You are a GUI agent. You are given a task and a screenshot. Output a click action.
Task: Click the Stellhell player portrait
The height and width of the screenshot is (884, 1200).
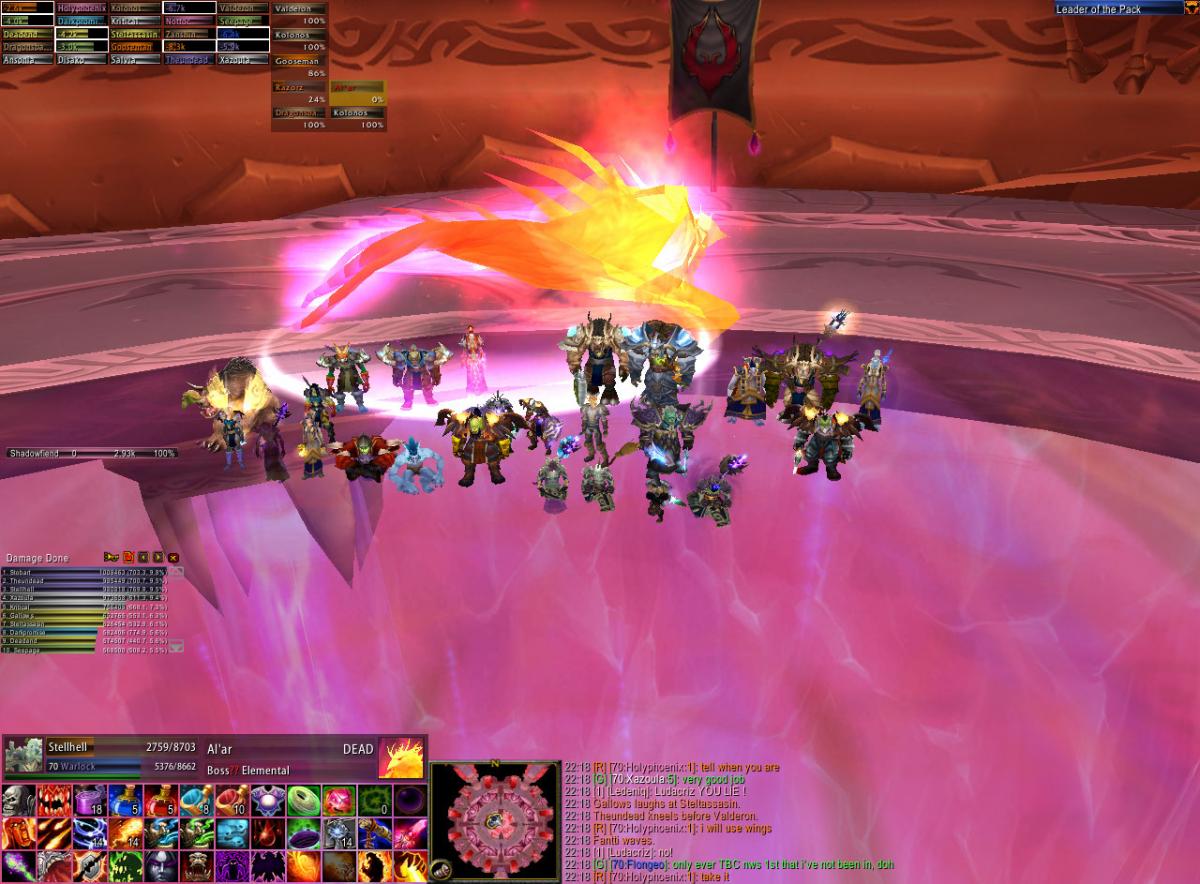click(23, 757)
